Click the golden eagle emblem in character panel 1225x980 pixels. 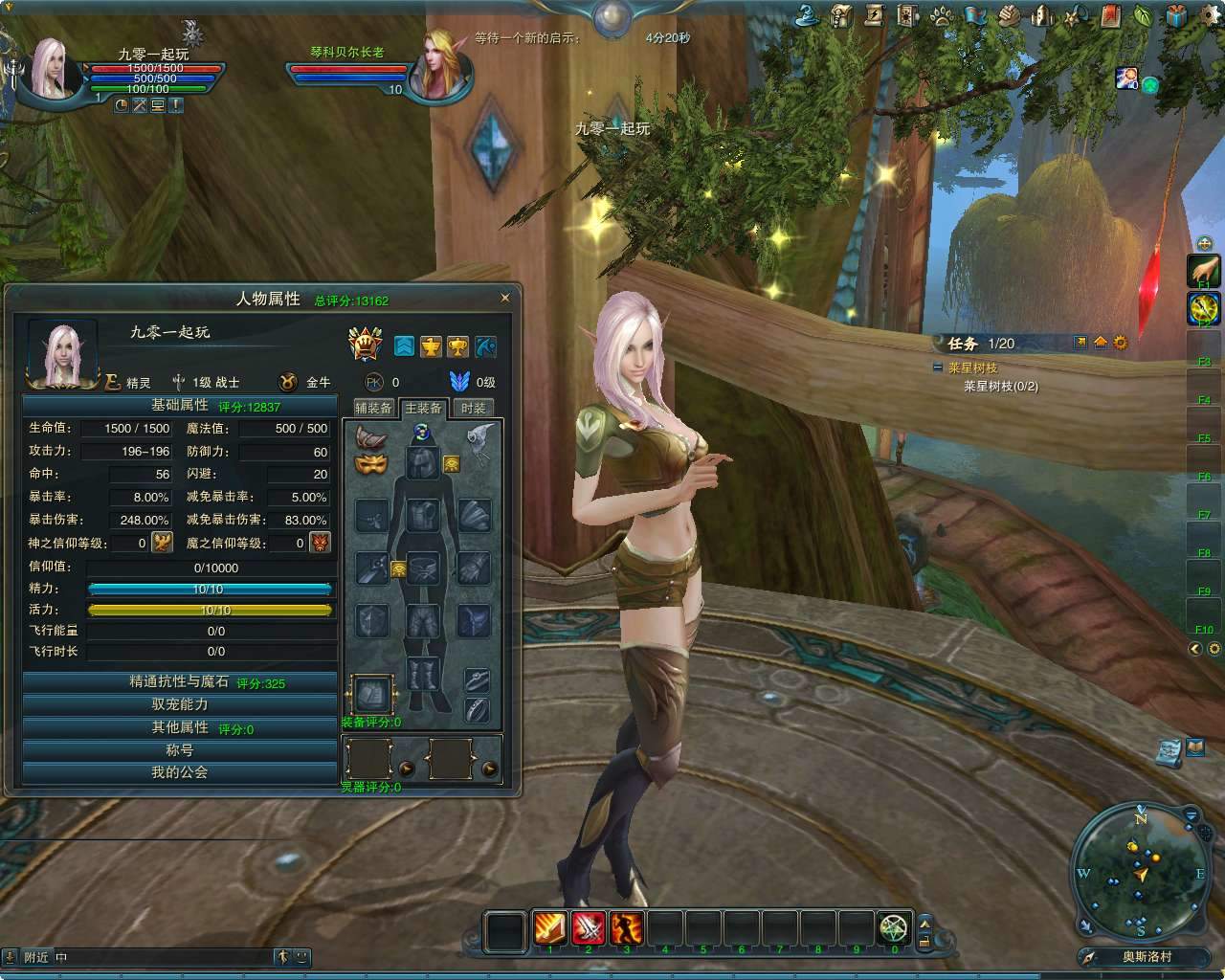tap(431, 346)
